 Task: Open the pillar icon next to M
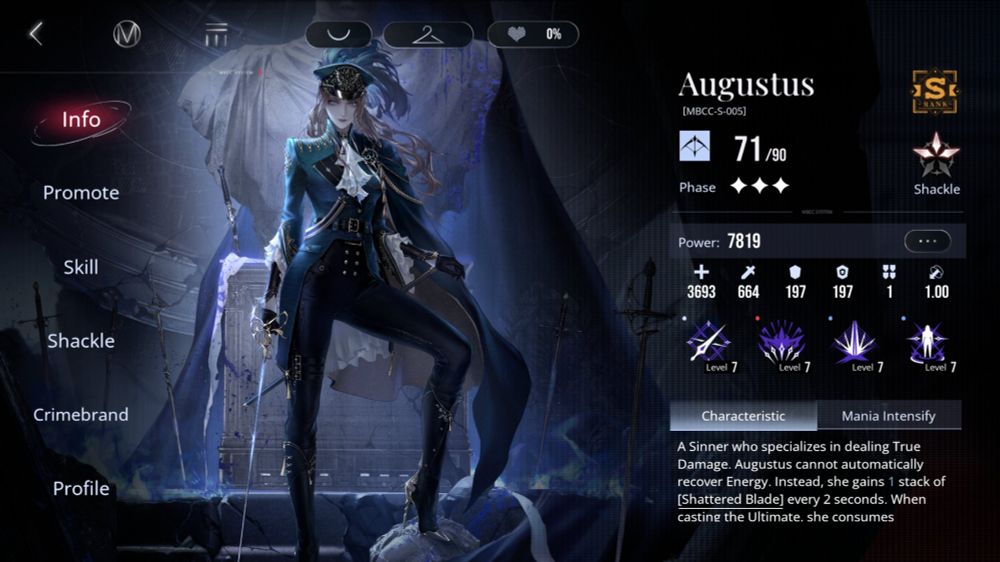pos(216,34)
